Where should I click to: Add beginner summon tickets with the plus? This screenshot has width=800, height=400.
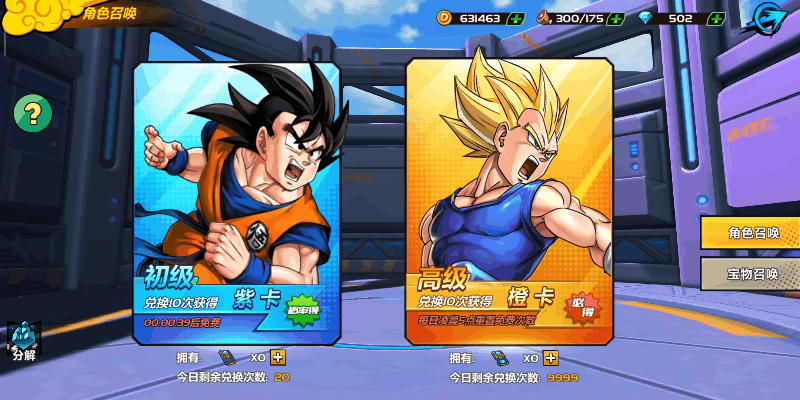click(x=278, y=358)
